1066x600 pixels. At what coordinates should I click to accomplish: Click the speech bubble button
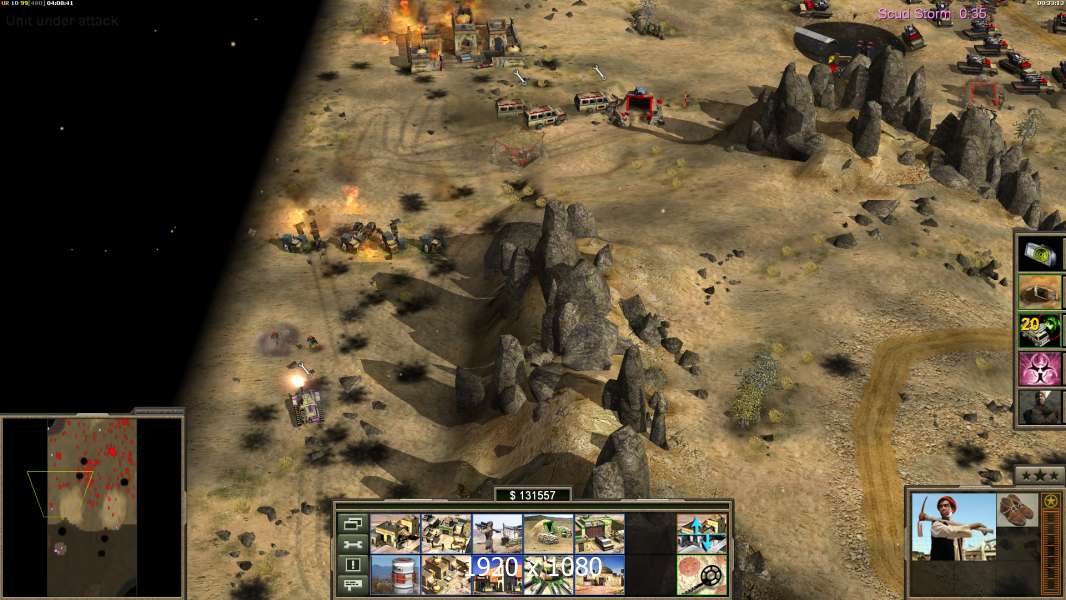coord(351,585)
